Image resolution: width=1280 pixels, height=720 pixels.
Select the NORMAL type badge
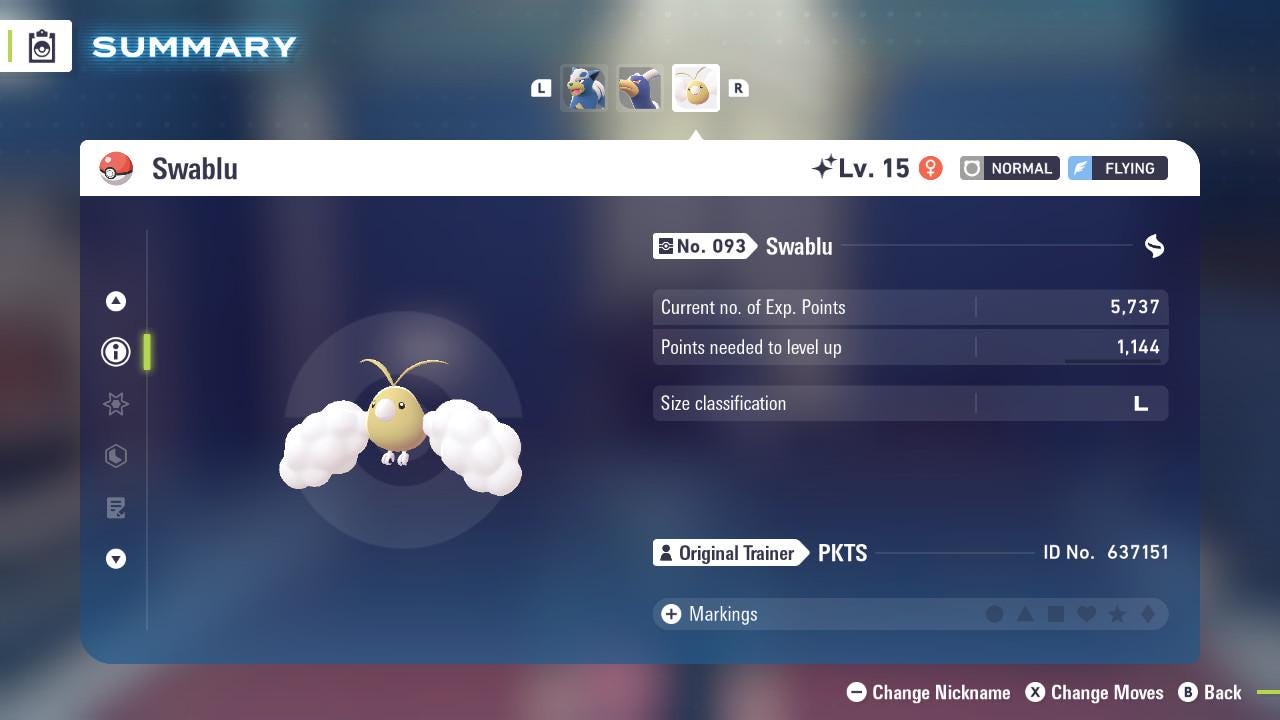coord(1008,168)
